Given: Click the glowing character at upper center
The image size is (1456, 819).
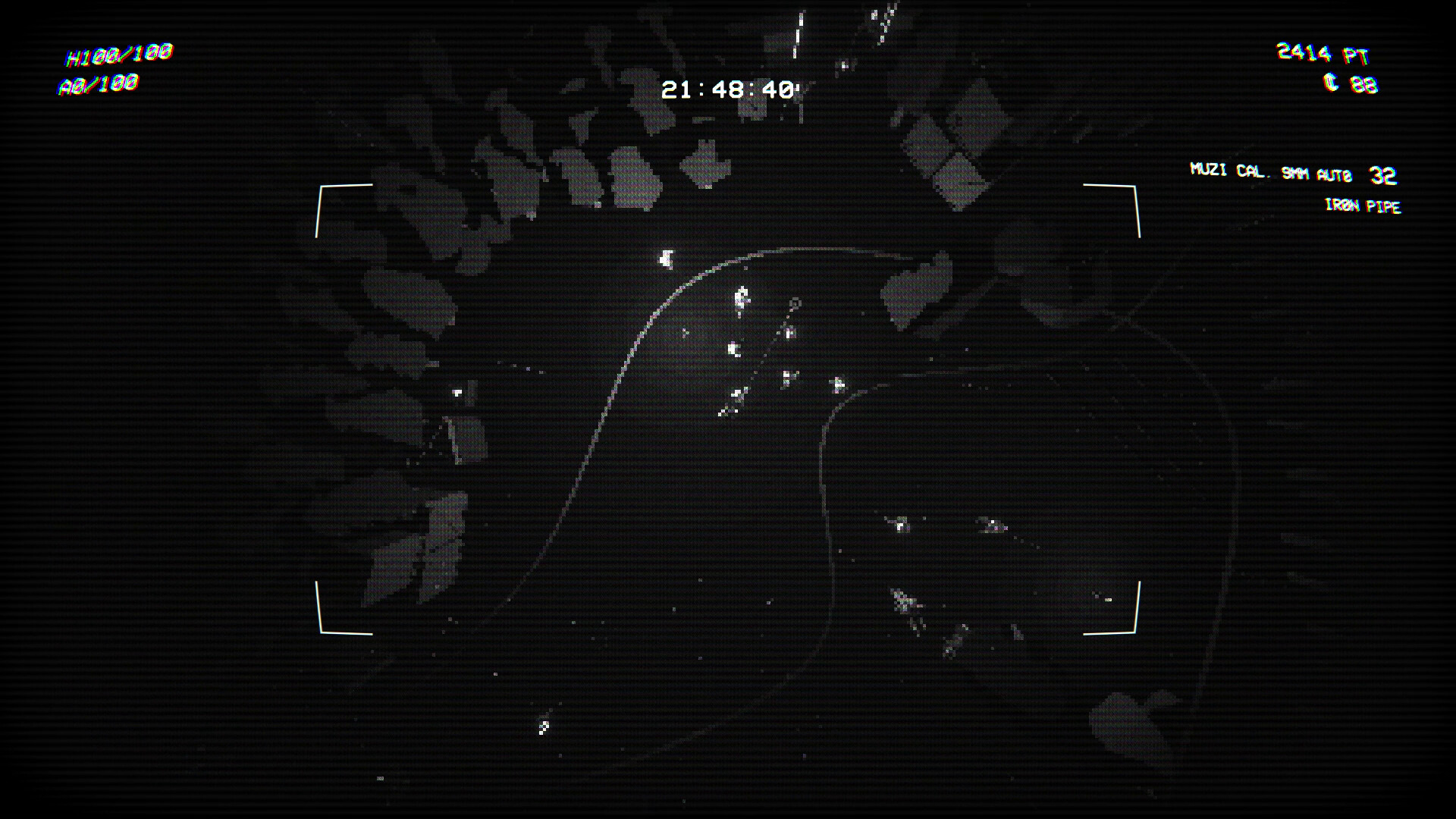Looking at the screenshot, I should click(666, 259).
